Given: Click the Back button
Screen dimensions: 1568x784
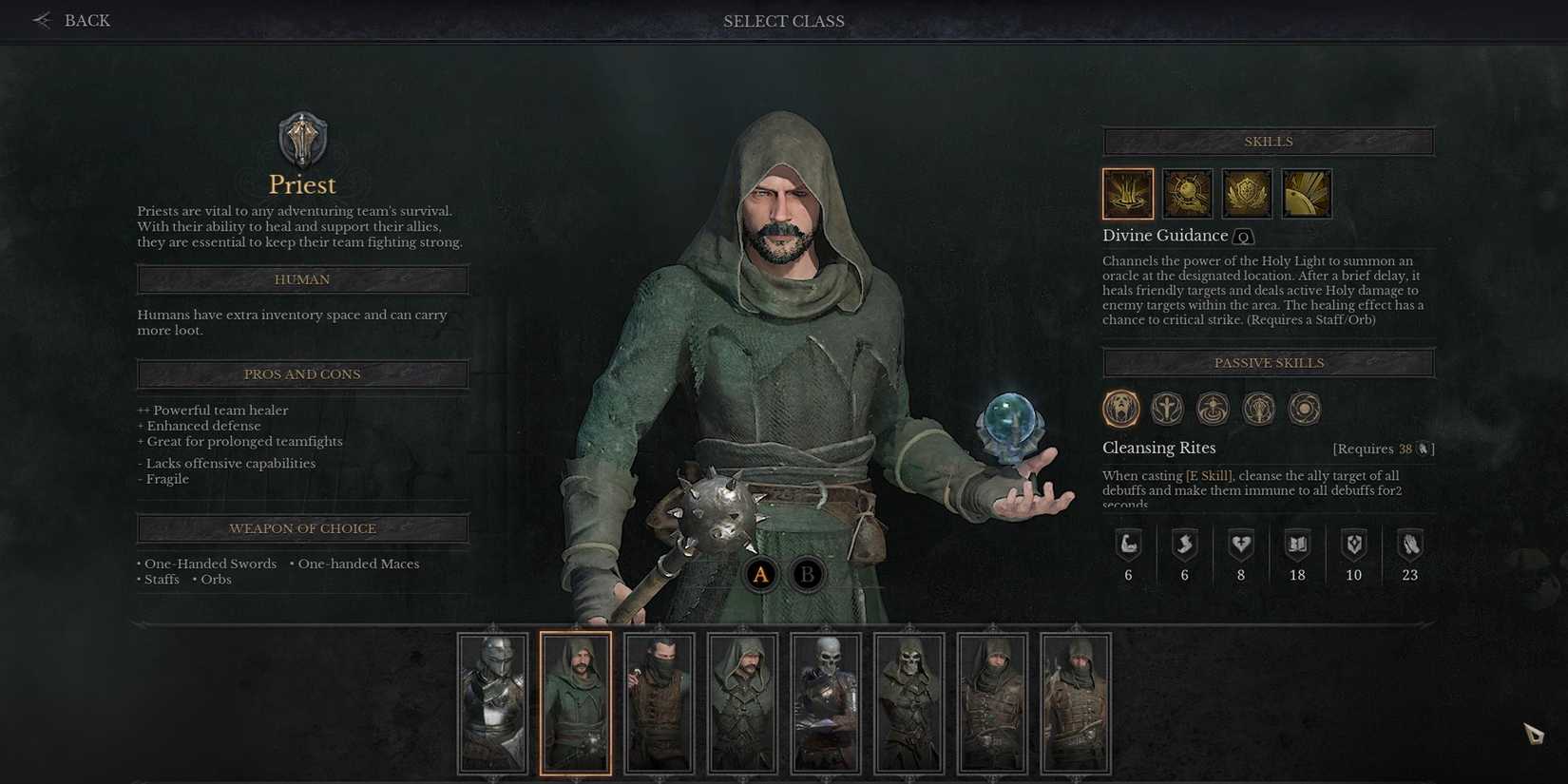Looking at the screenshot, I should pos(71,20).
